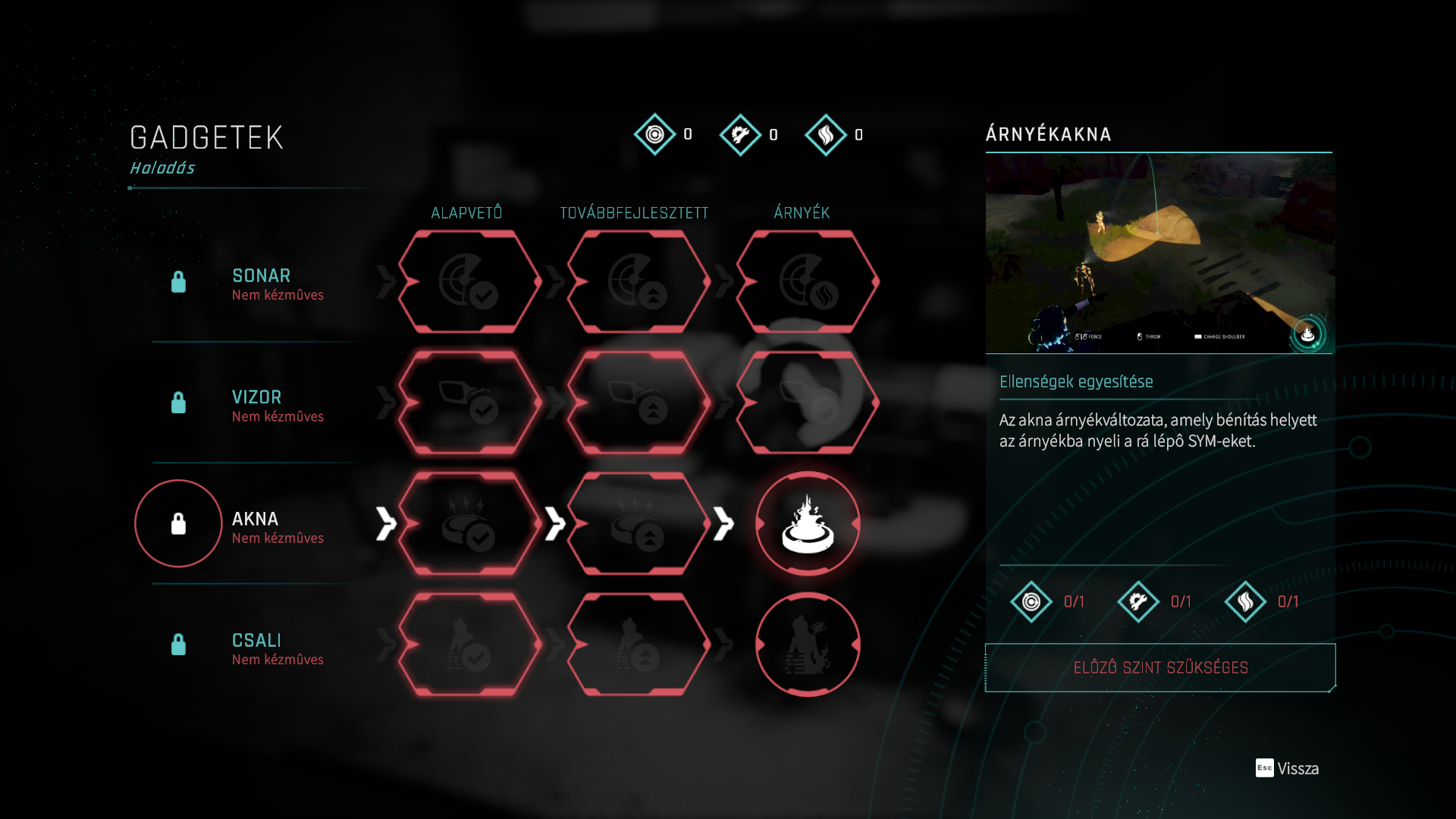Choose Vizor's Továbbfejlesztett upgrade node
1456x819 pixels.
pos(638,403)
